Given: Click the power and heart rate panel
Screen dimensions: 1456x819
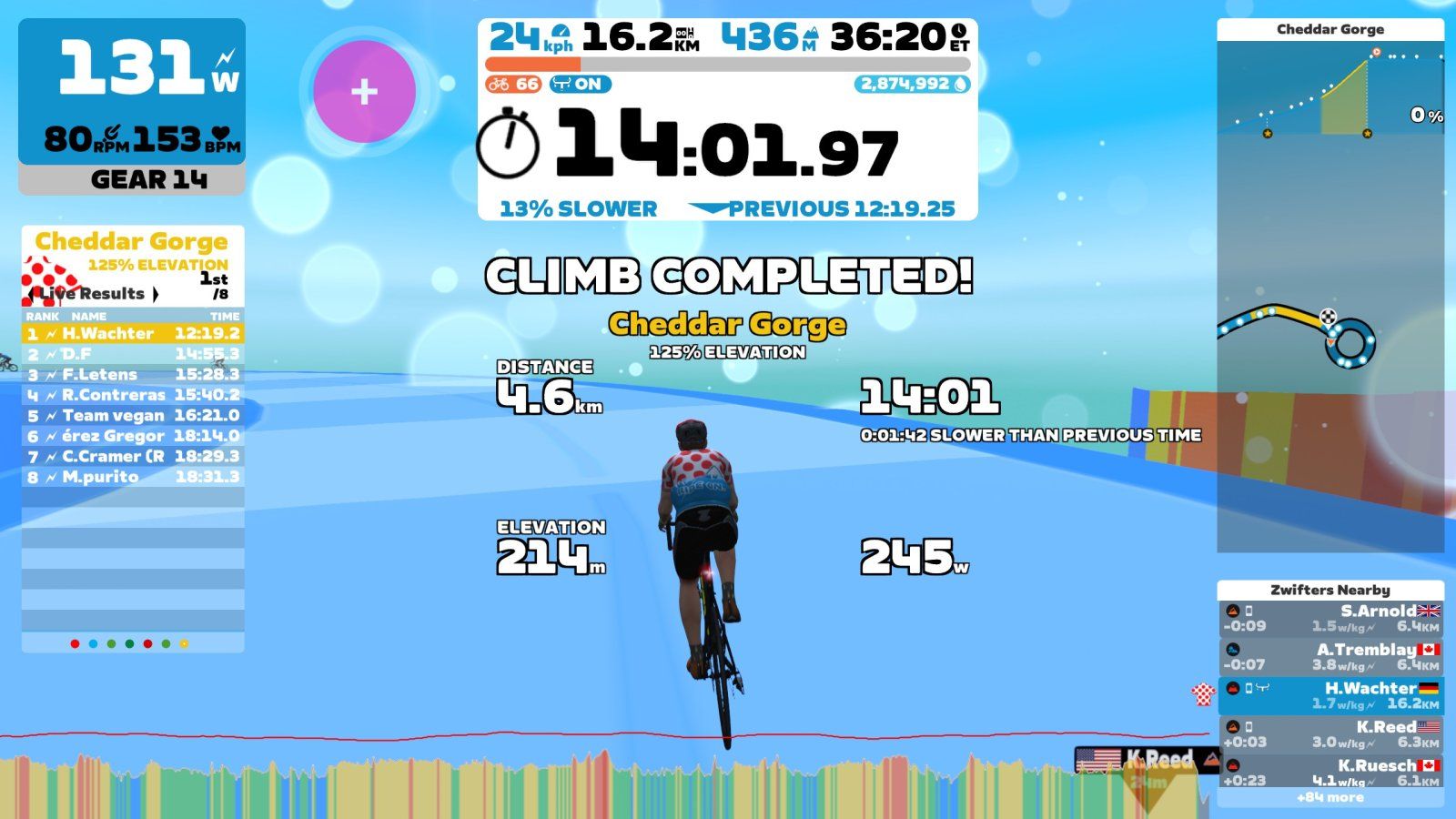Looking at the screenshot, I should tap(132, 91).
